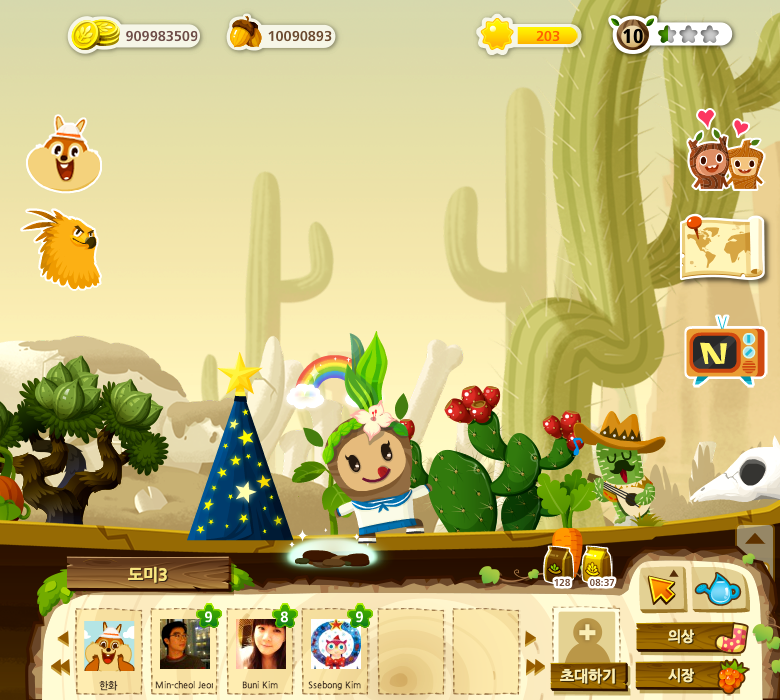780x700 pixels.
Task: Visit friend Min-cheol Jeon's farm
Action: pos(184,648)
